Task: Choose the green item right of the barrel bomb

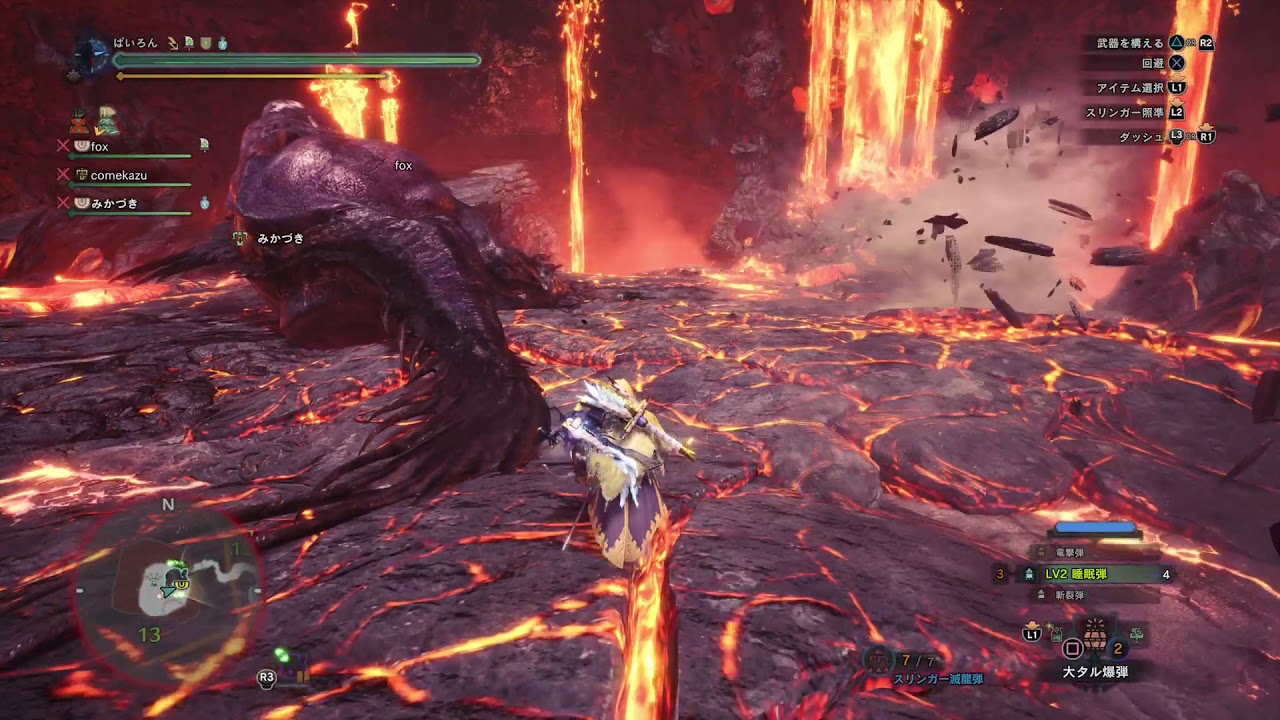Action: coord(1135,633)
